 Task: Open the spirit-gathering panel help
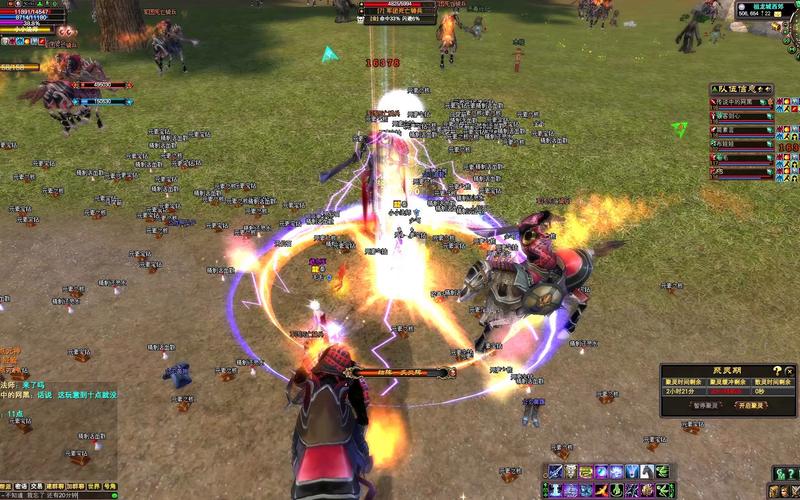(777, 370)
